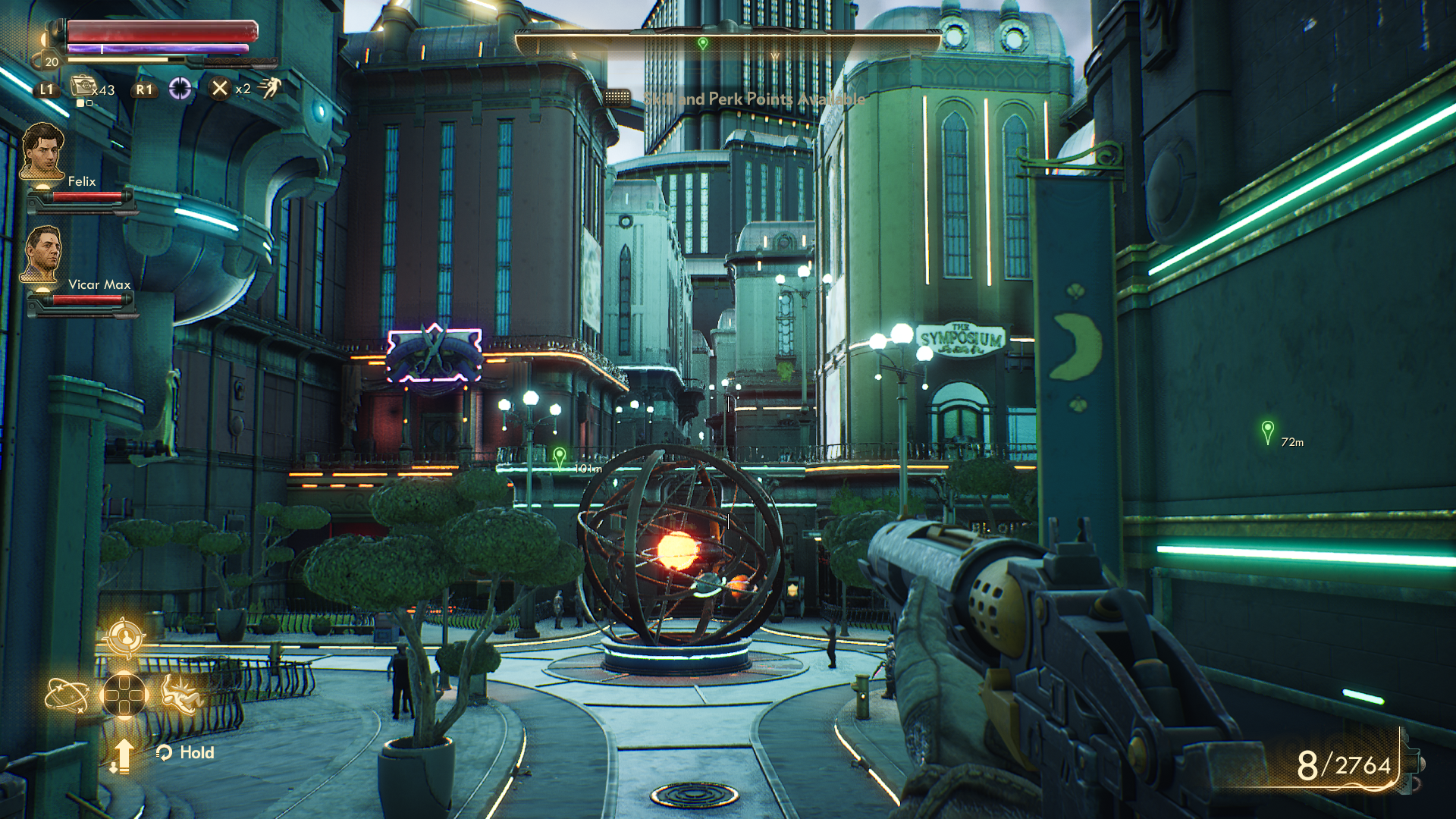Open the Skill and Perk Points notification
The height and width of the screenshot is (819, 1456).
754,99
